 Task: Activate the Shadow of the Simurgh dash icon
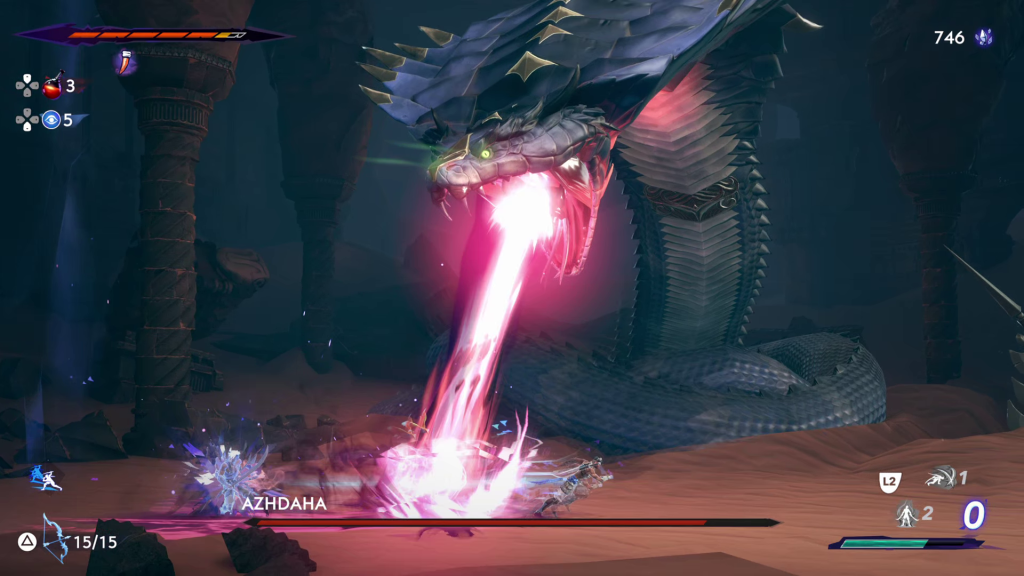point(47,478)
